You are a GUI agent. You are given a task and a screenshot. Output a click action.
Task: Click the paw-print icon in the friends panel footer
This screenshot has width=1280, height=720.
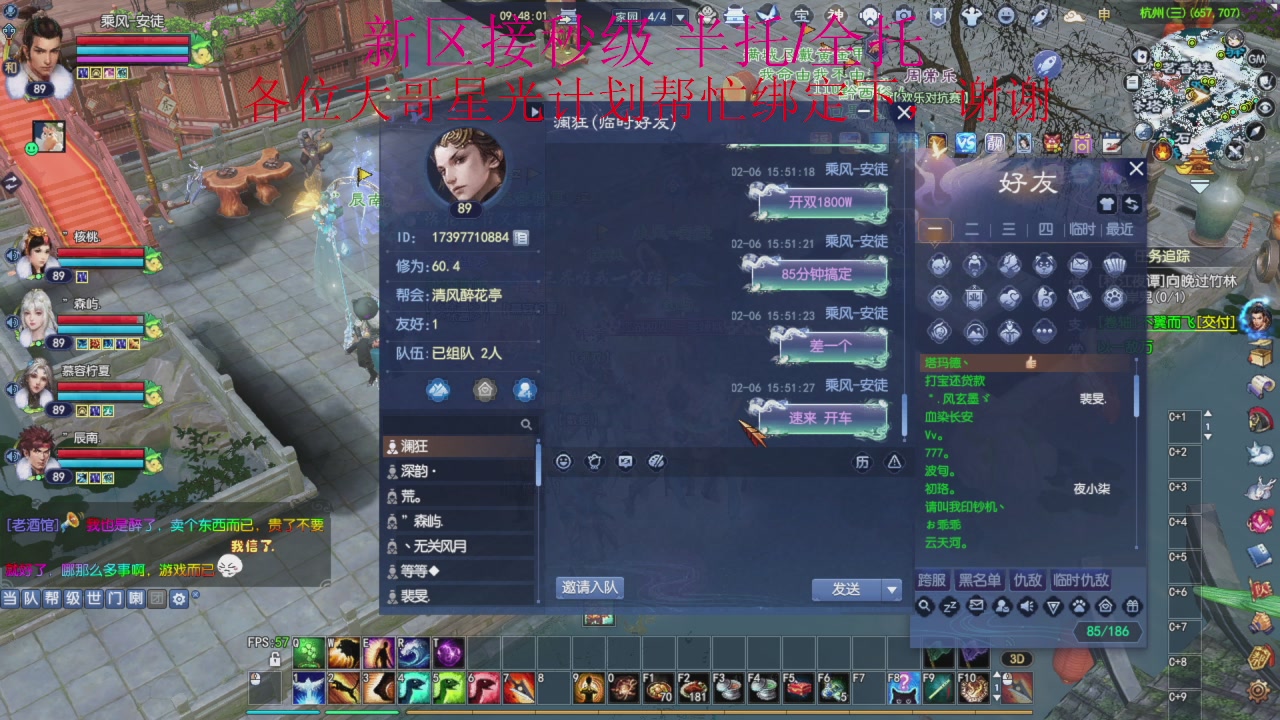click(1080, 606)
